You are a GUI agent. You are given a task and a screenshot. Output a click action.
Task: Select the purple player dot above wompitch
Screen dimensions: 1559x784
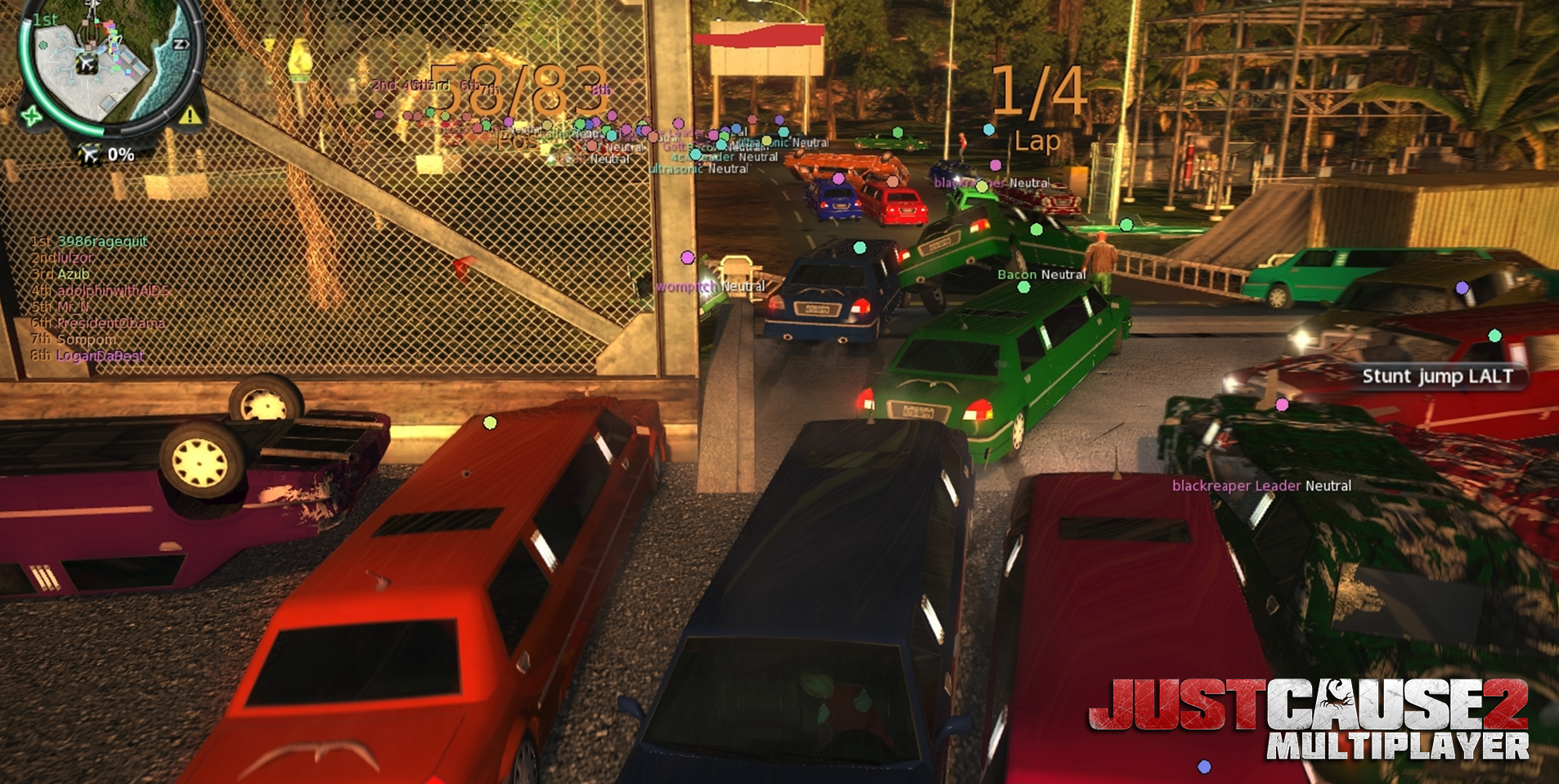(x=690, y=256)
